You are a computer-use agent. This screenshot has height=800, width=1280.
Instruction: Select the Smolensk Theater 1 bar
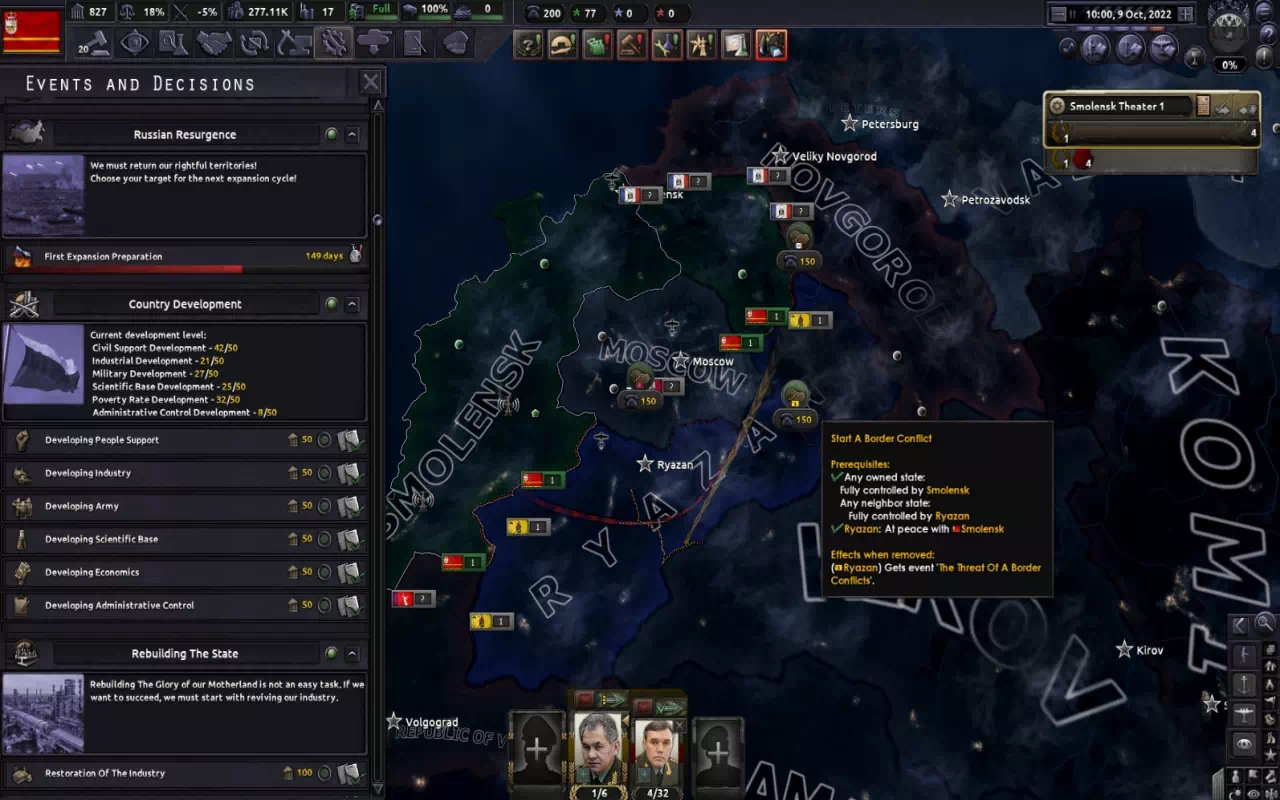point(1120,106)
